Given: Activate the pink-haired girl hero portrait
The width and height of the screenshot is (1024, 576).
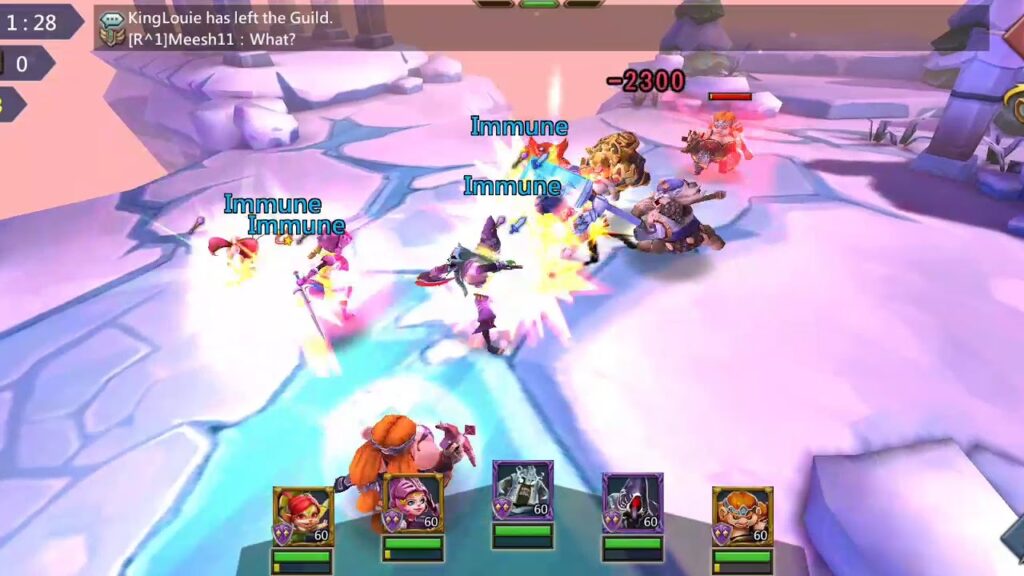Looking at the screenshot, I should pyautogui.click(x=413, y=504).
